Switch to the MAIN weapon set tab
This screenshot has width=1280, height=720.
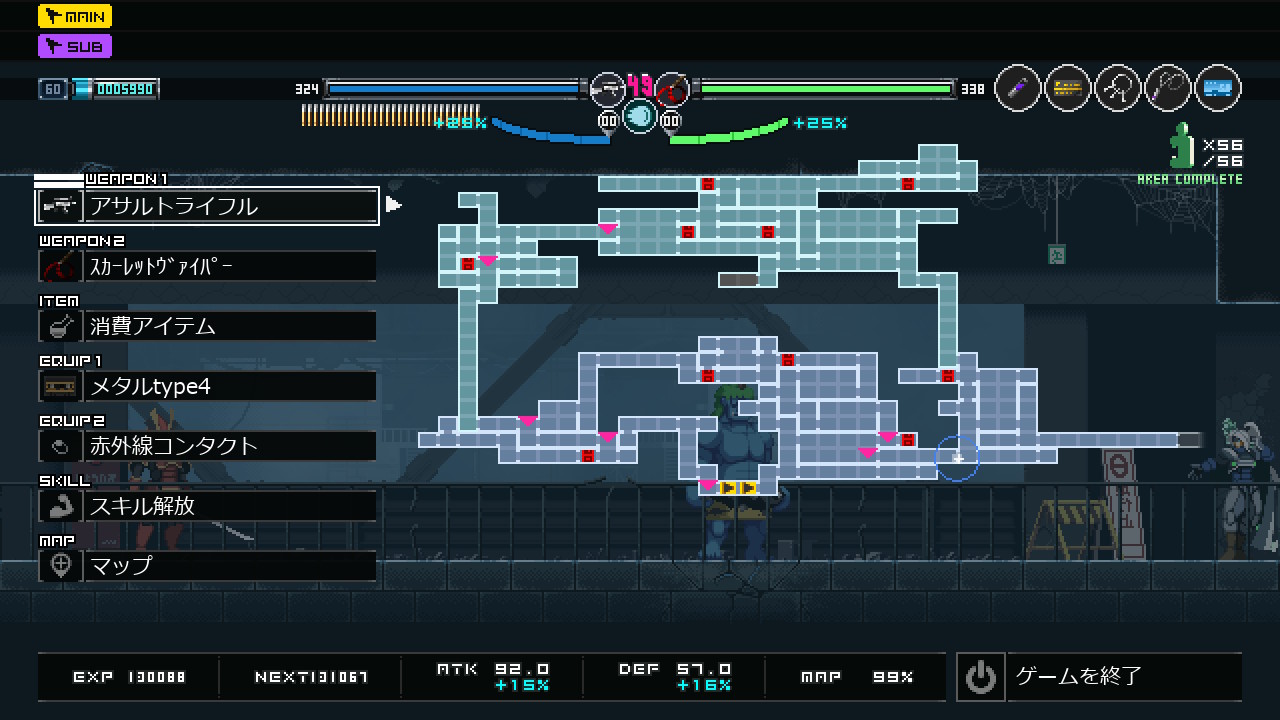pyautogui.click(x=75, y=16)
